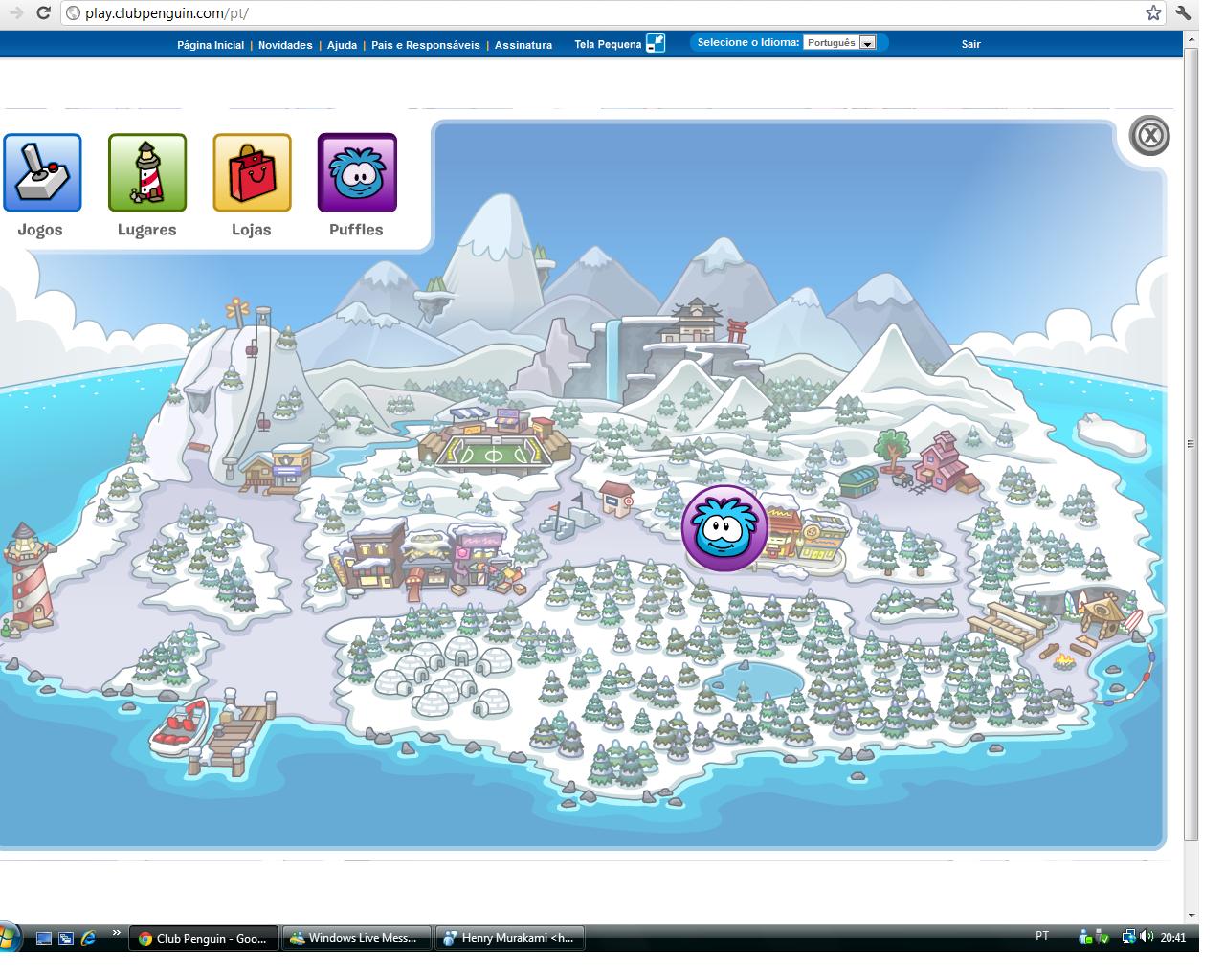1225x980 pixels.
Task: Open the Assinatura subscription page
Action: [523, 44]
